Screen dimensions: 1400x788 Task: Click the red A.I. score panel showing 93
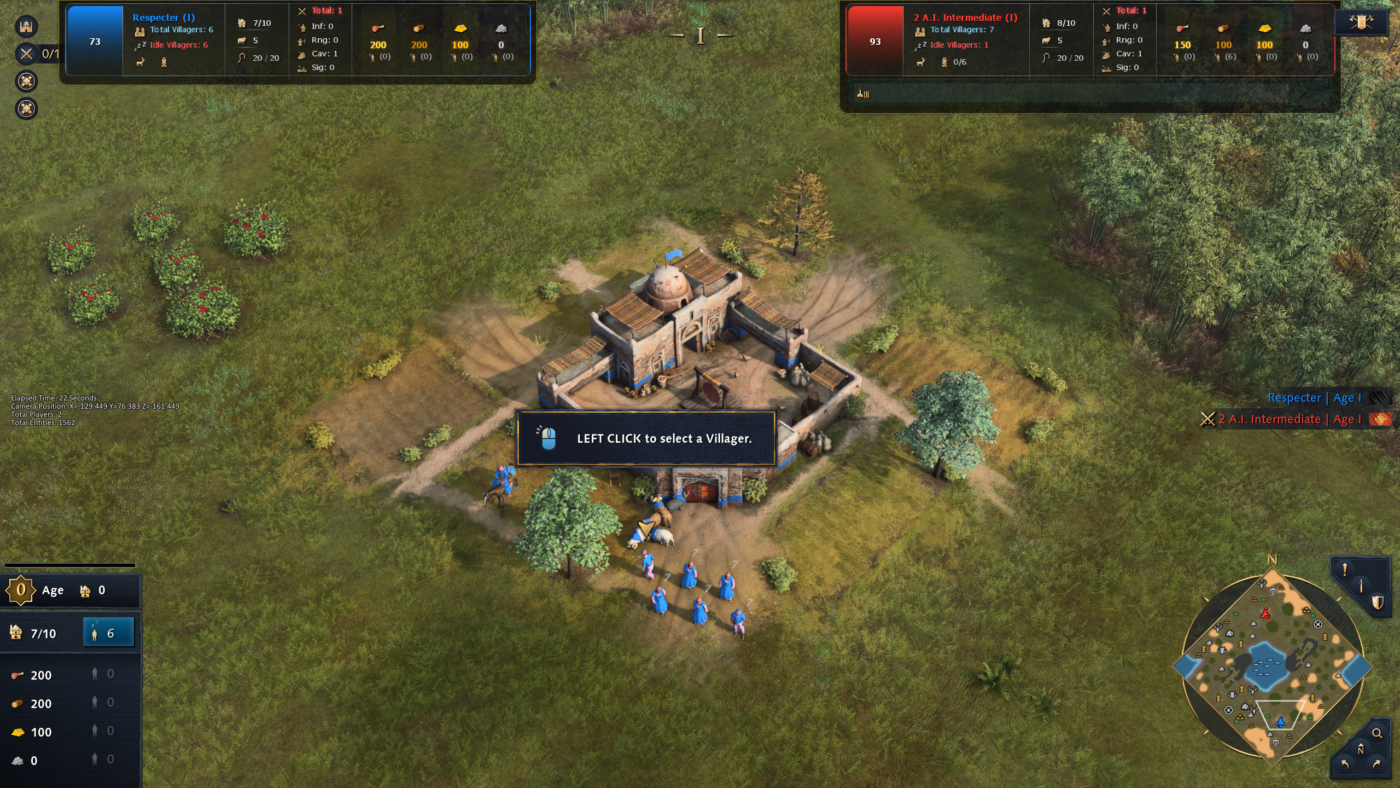(x=875, y=41)
